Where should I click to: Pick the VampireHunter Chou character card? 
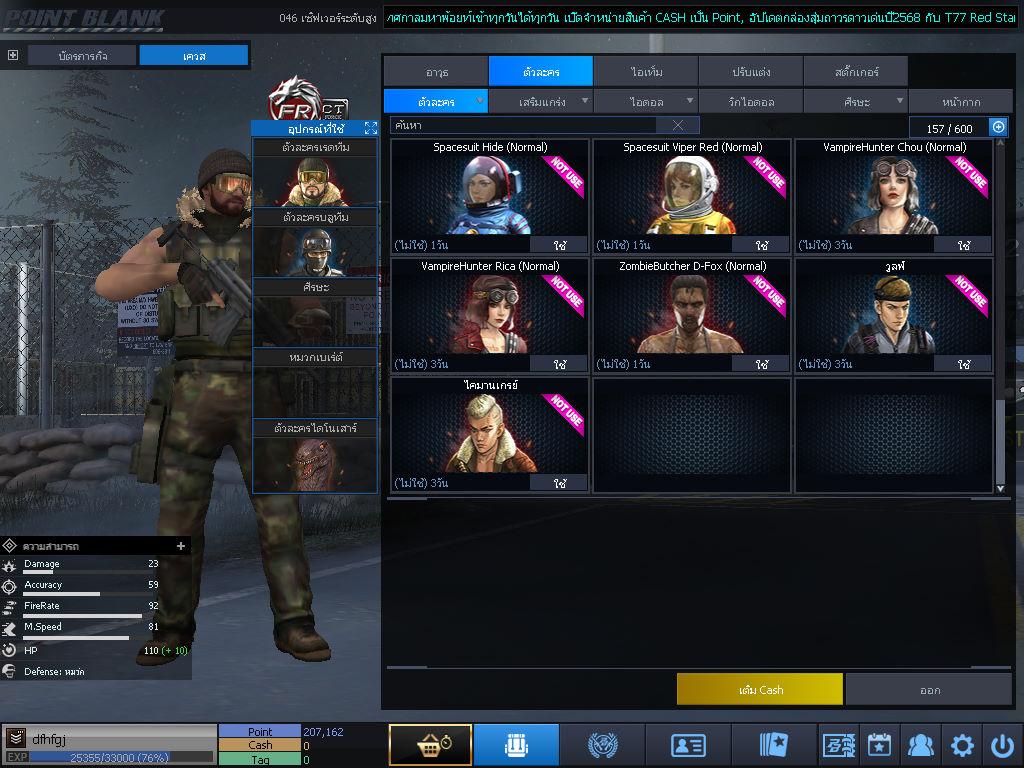894,190
